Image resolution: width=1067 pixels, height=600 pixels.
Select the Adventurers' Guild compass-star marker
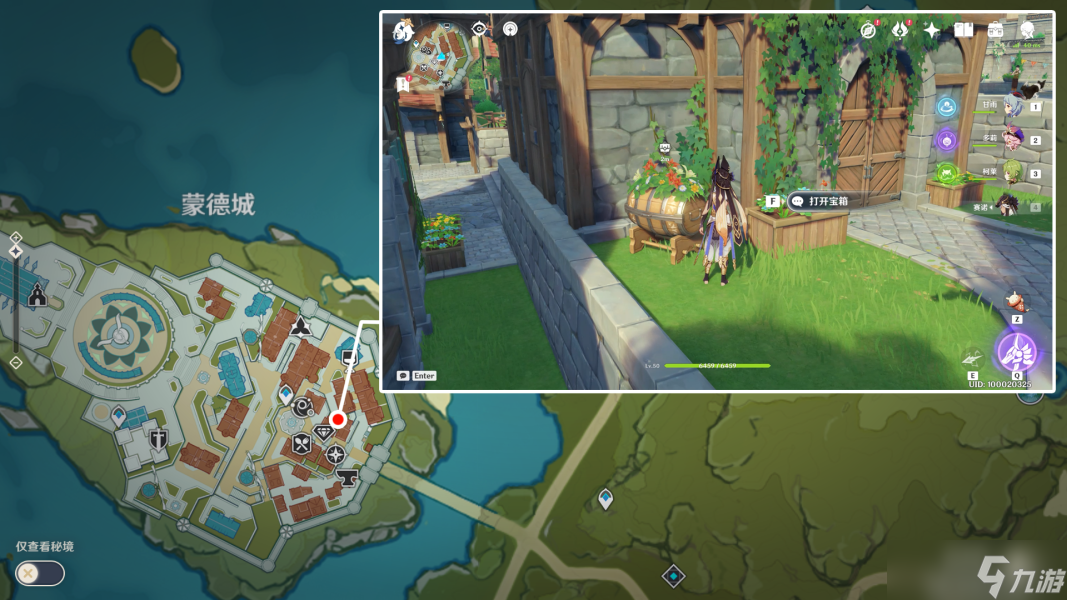335,454
